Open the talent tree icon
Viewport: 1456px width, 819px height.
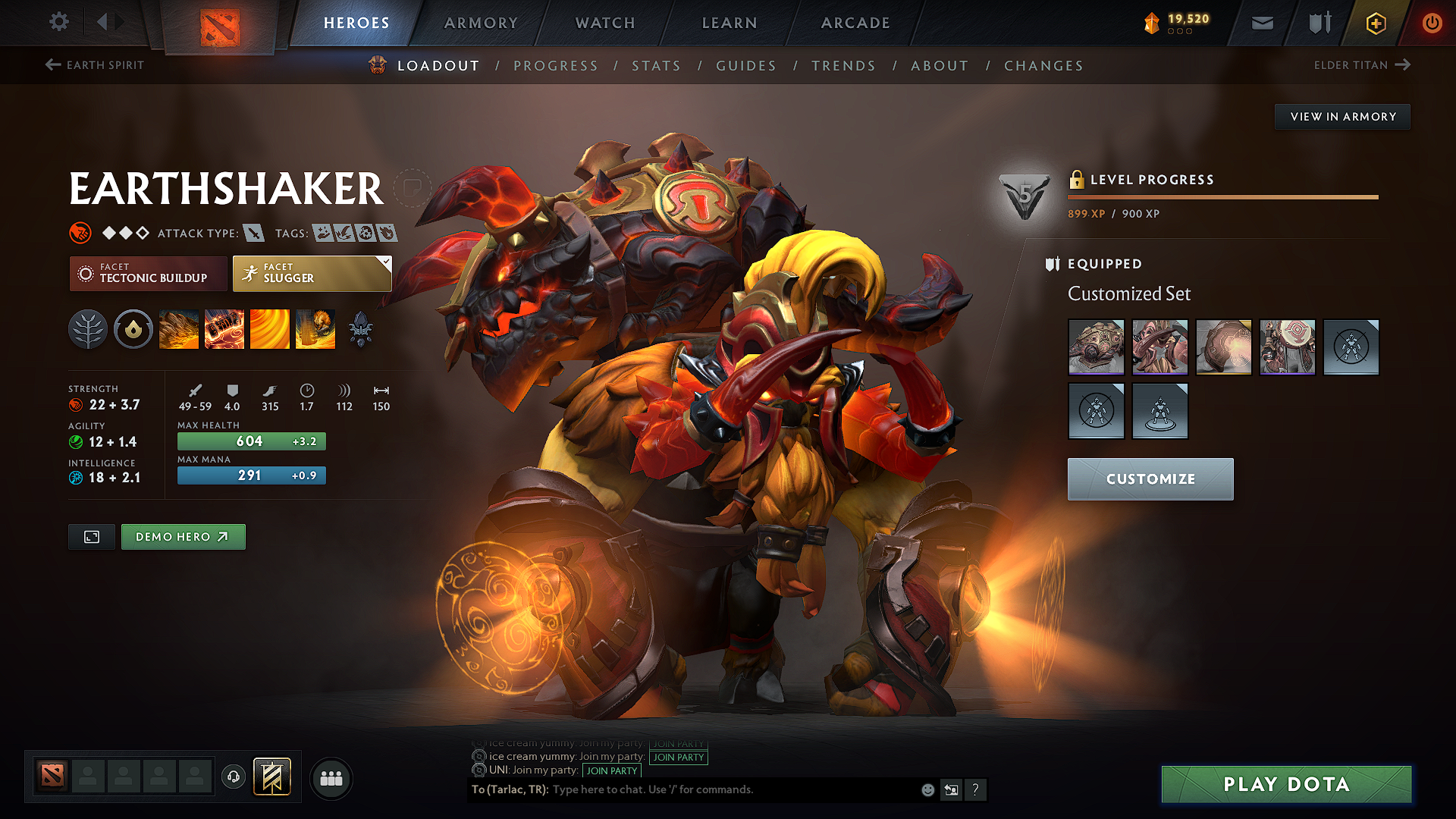(x=88, y=328)
